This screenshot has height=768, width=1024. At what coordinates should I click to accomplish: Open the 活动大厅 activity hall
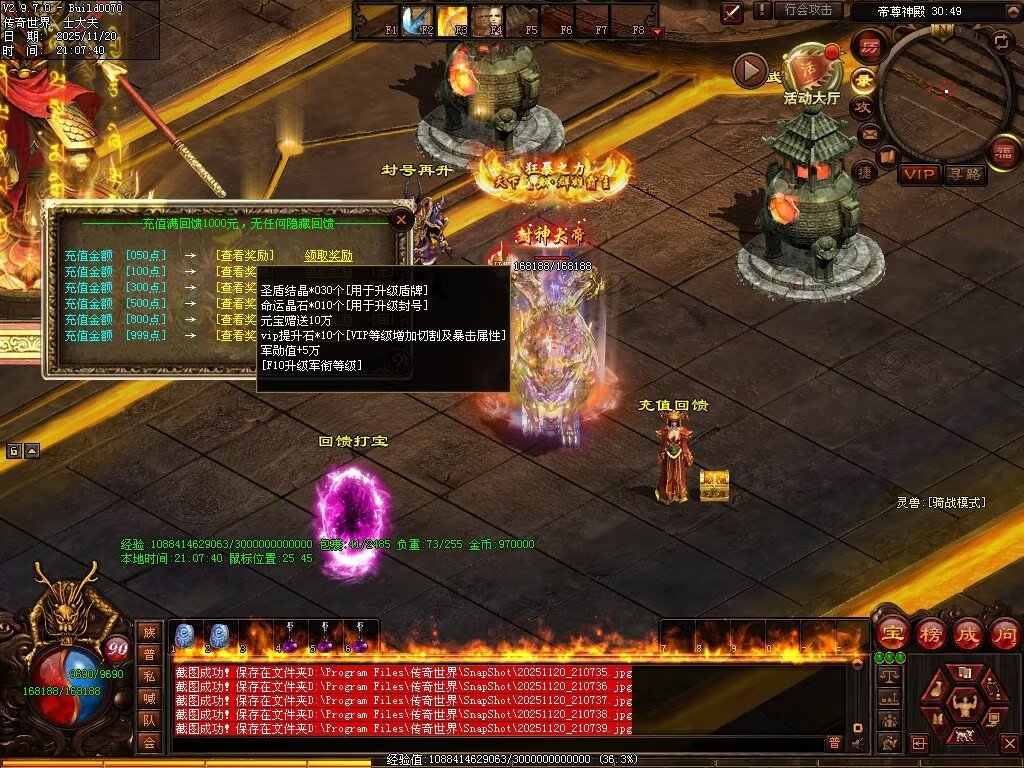(x=809, y=72)
